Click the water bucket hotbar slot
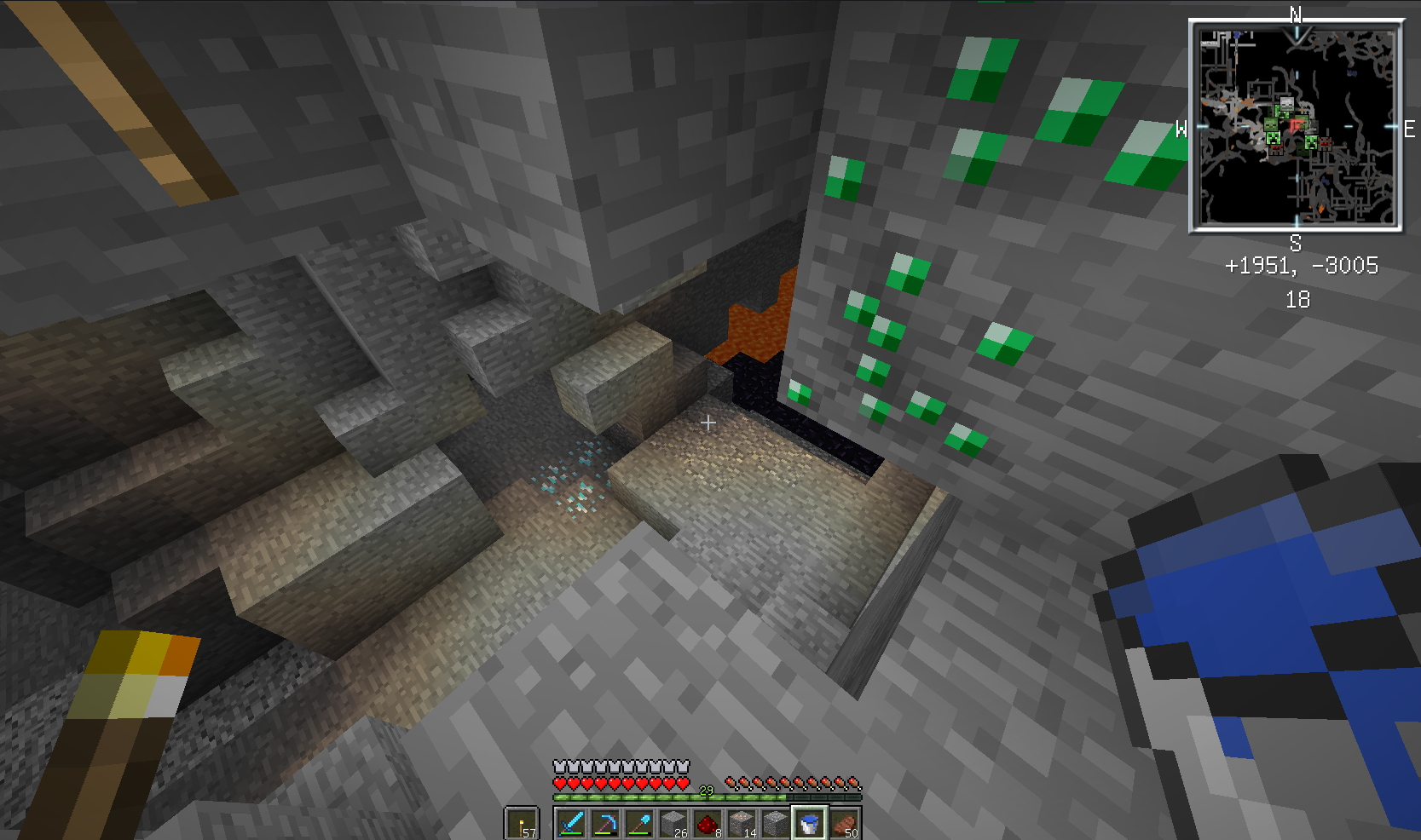The width and height of the screenshot is (1421, 840). pos(809,824)
